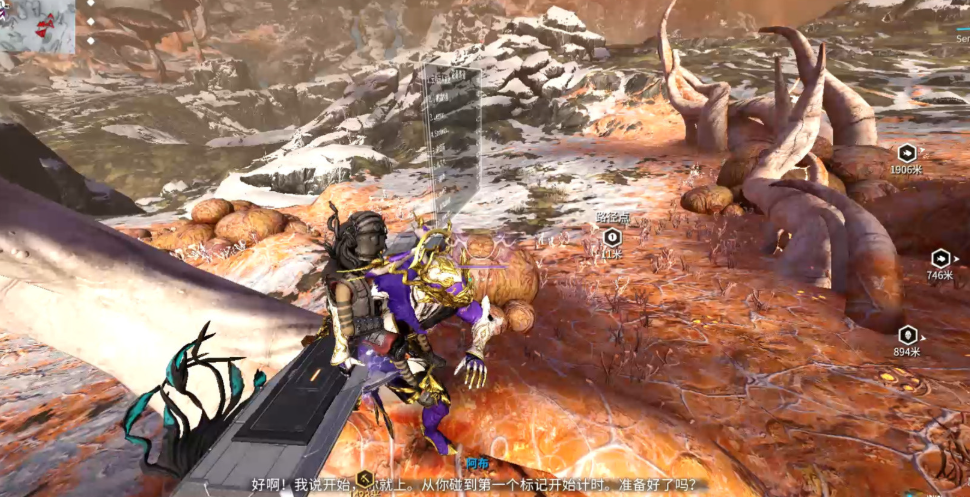Select the numbered waypoint marker 11米 away
Screen dimensions: 970x497
click(x=612, y=238)
